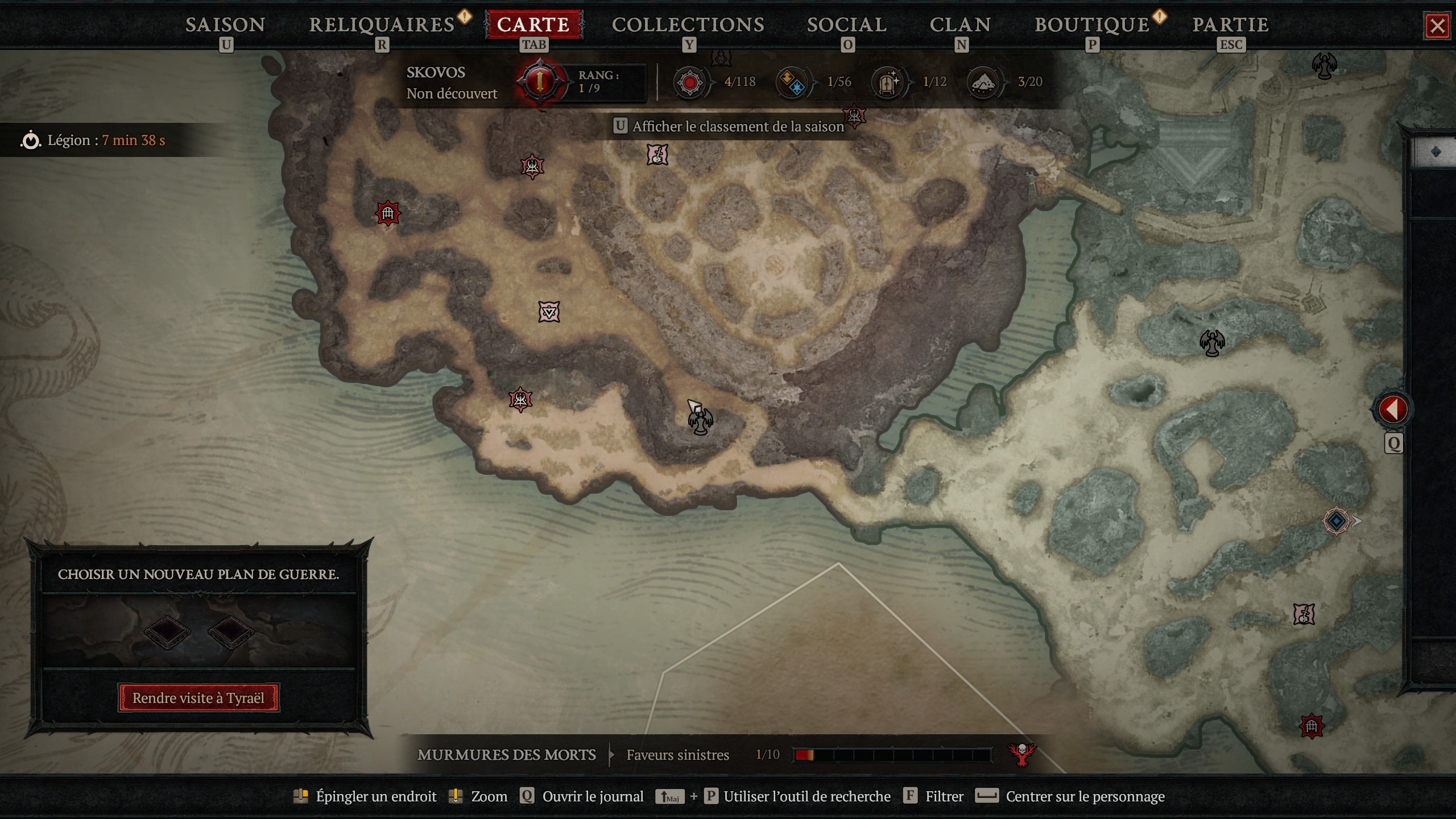Click the dungeon counter icon showing 1/12
Screen dimensions: 1456x819
click(x=888, y=81)
